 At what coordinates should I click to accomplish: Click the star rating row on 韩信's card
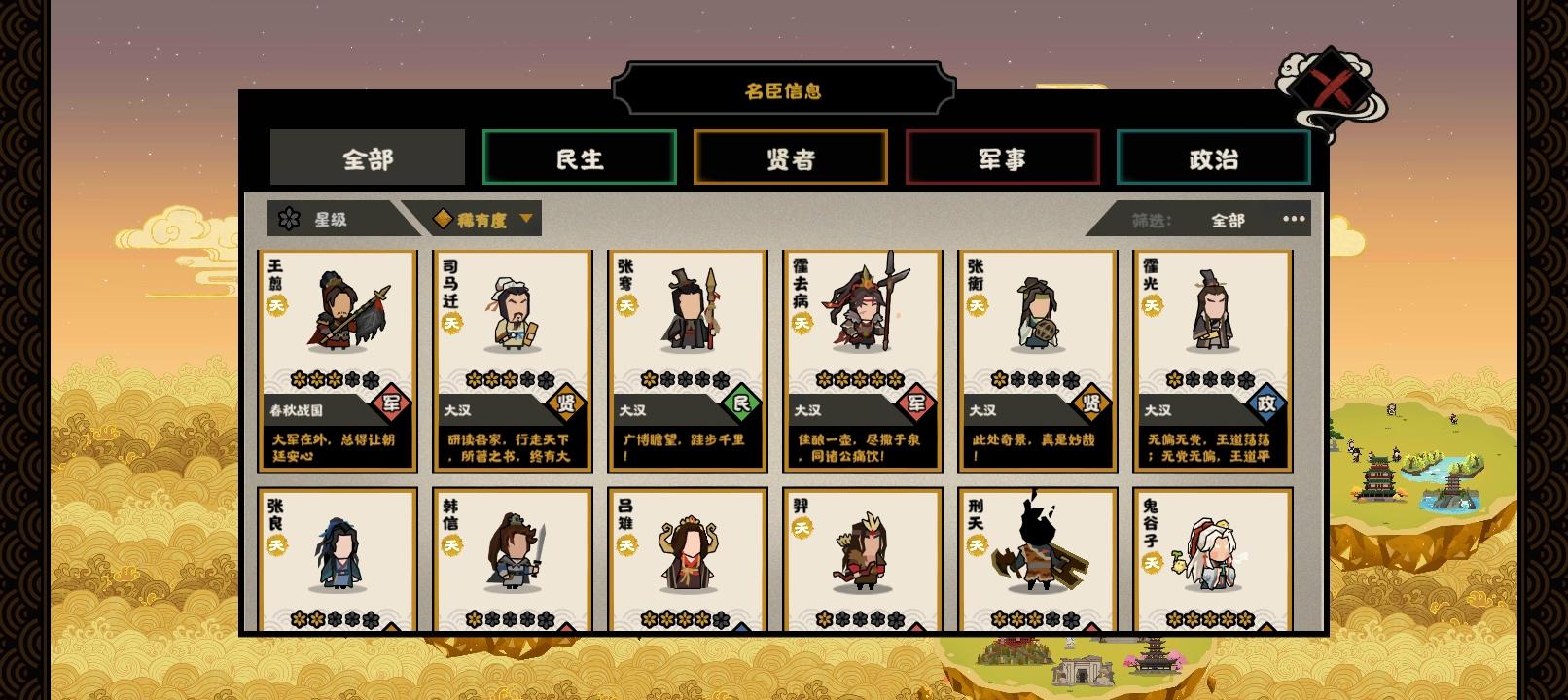point(513,616)
